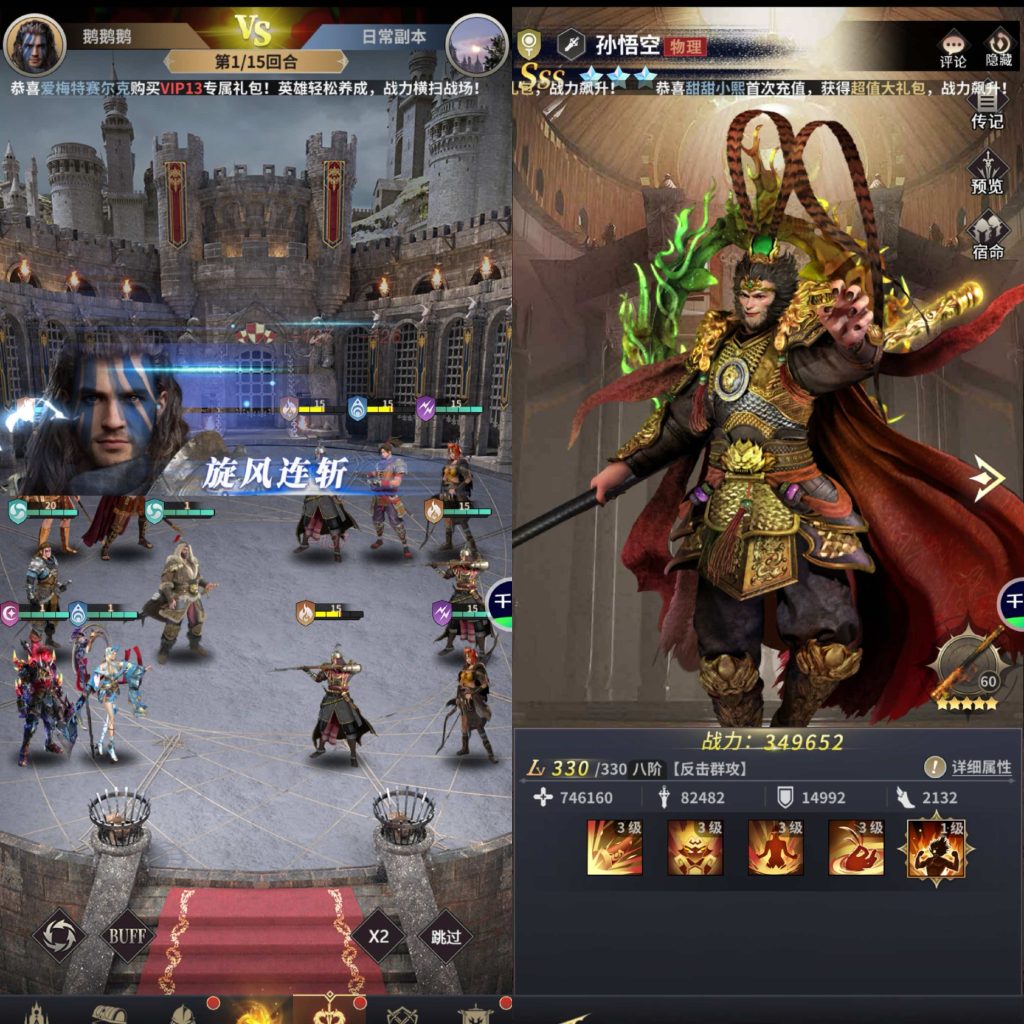The image size is (1024, 1024).
Task: Open player 鹅鹅鹅's avatar portrait
Action: (35, 45)
